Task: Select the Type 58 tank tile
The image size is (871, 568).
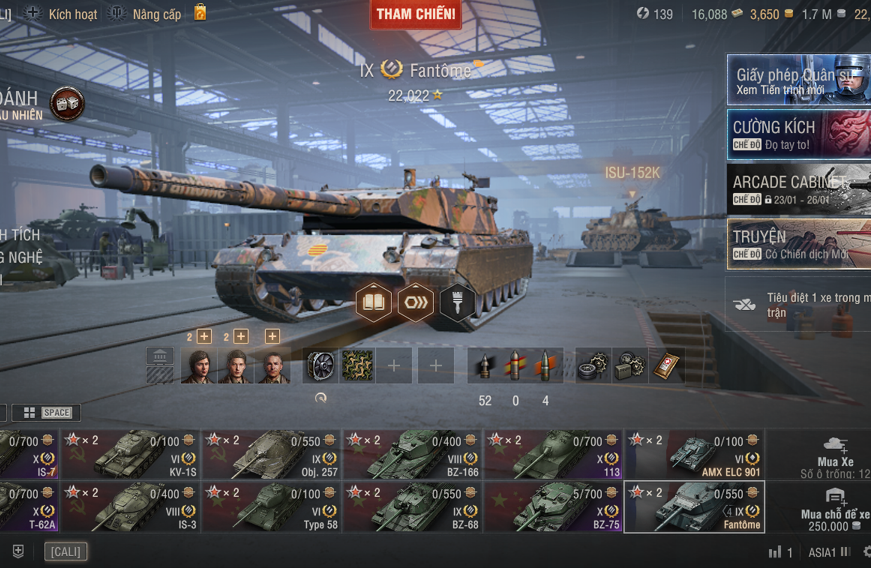Action: tap(271, 507)
